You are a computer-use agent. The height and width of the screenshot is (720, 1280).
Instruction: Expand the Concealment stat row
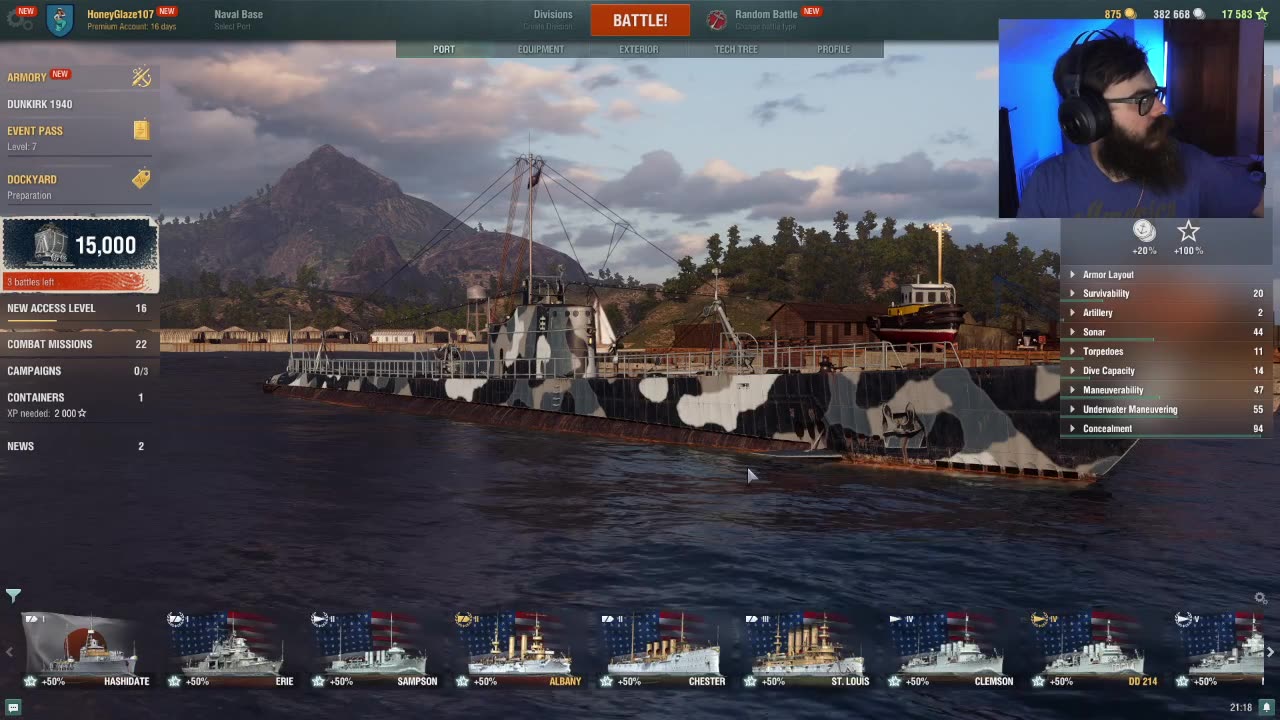(1107, 429)
